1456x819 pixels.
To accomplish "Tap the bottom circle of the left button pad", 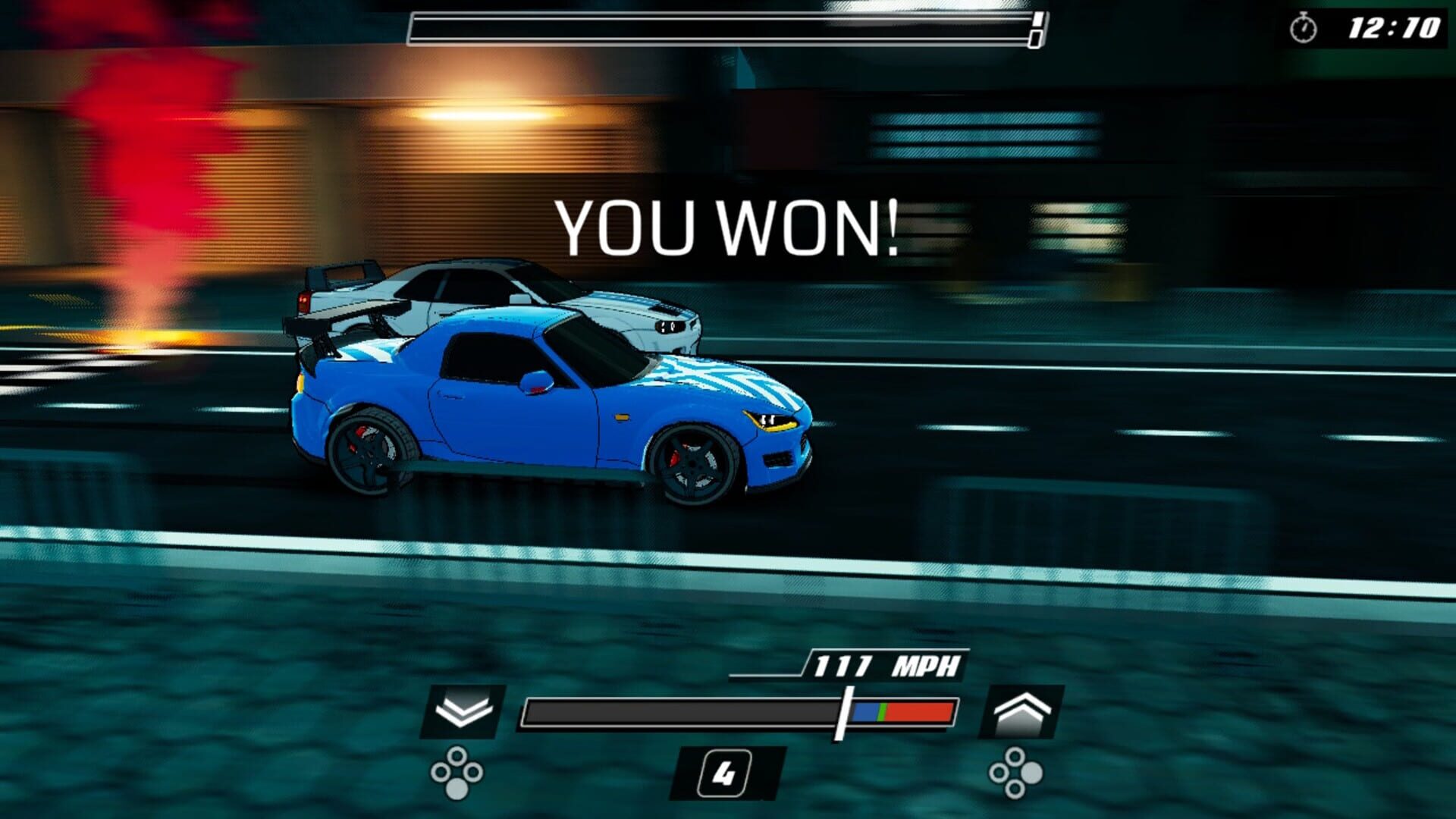I will [x=456, y=787].
